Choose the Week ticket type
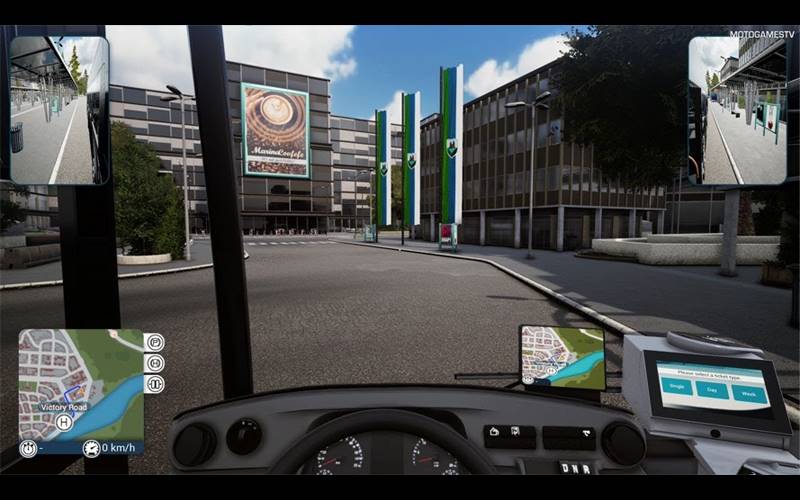The height and width of the screenshot is (500, 800). coord(748,394)
